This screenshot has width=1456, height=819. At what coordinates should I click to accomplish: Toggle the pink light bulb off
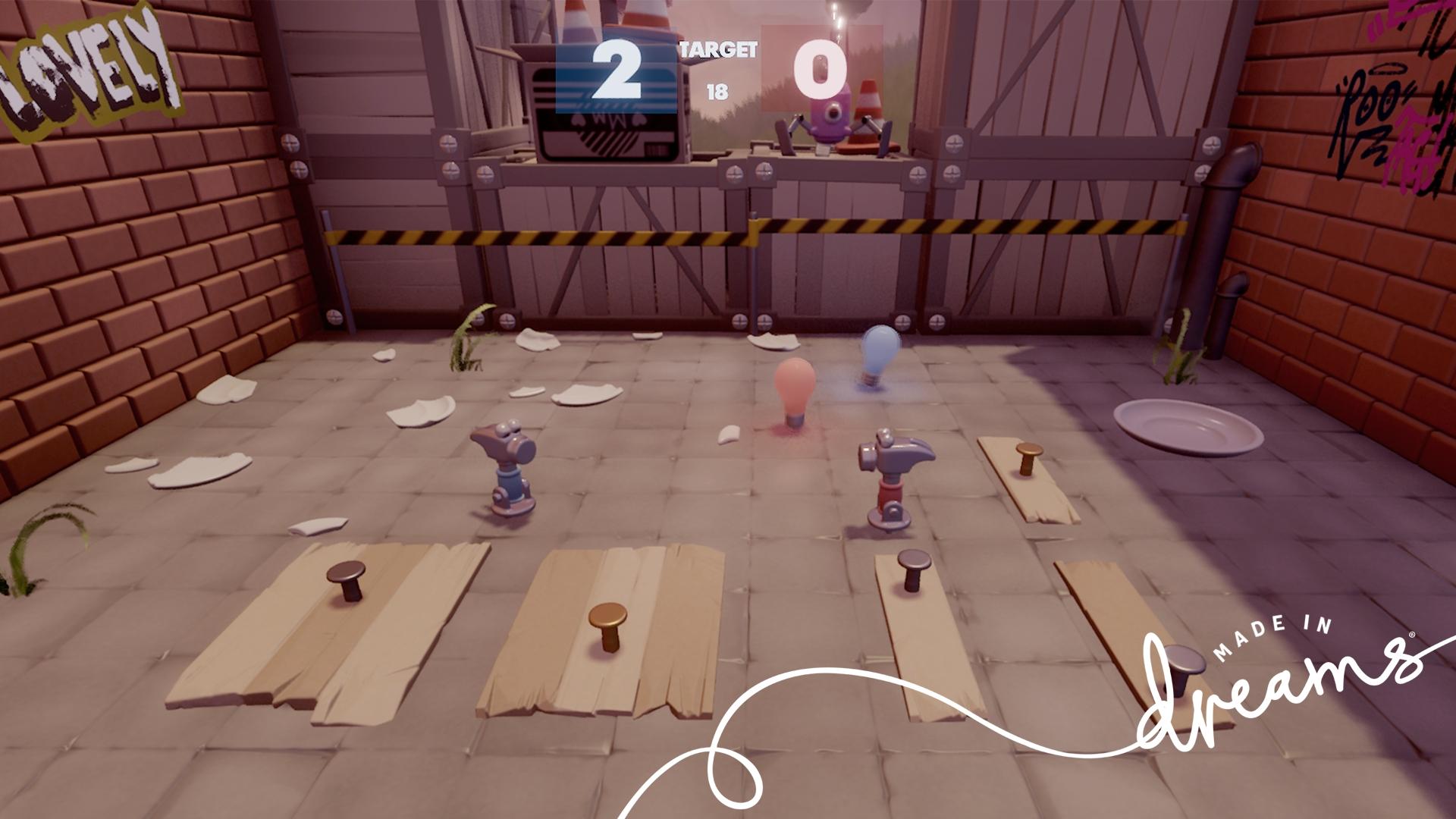pyautogui.click(x=793, y=387)
